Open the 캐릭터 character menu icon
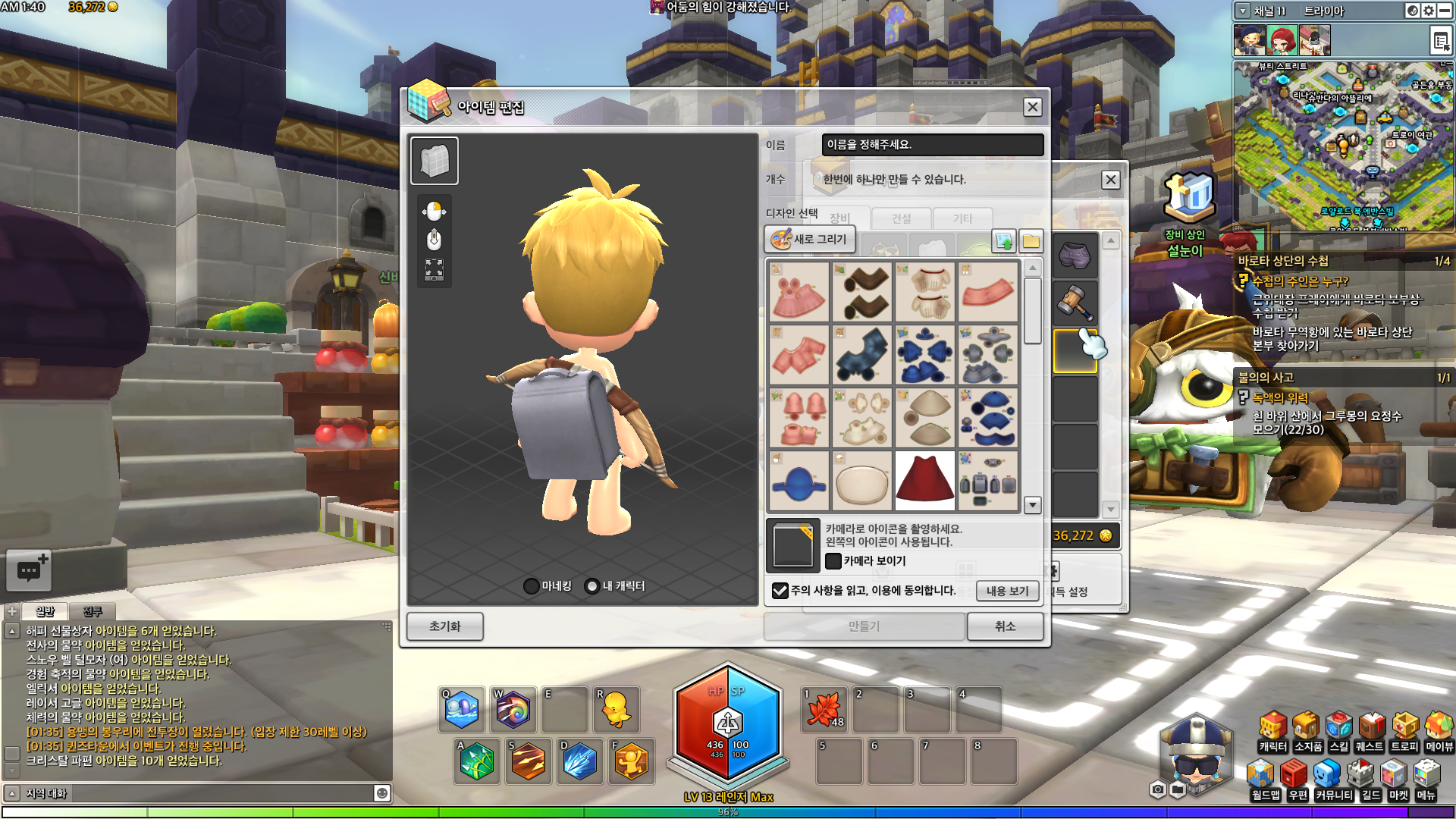The width and height of the screenshot is (1456, 819). (x=1272, y=730)
